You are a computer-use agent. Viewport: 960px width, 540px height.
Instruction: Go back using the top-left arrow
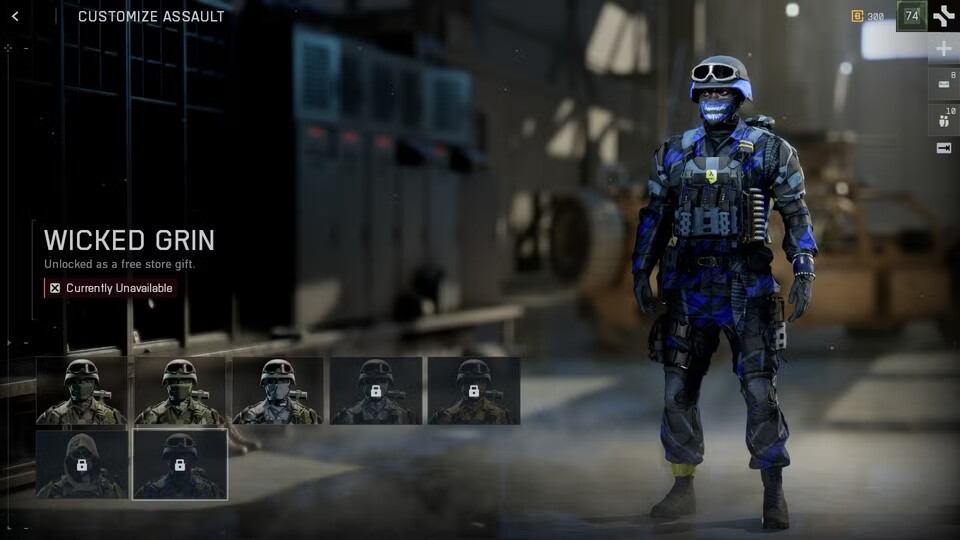tap(15, 16)
